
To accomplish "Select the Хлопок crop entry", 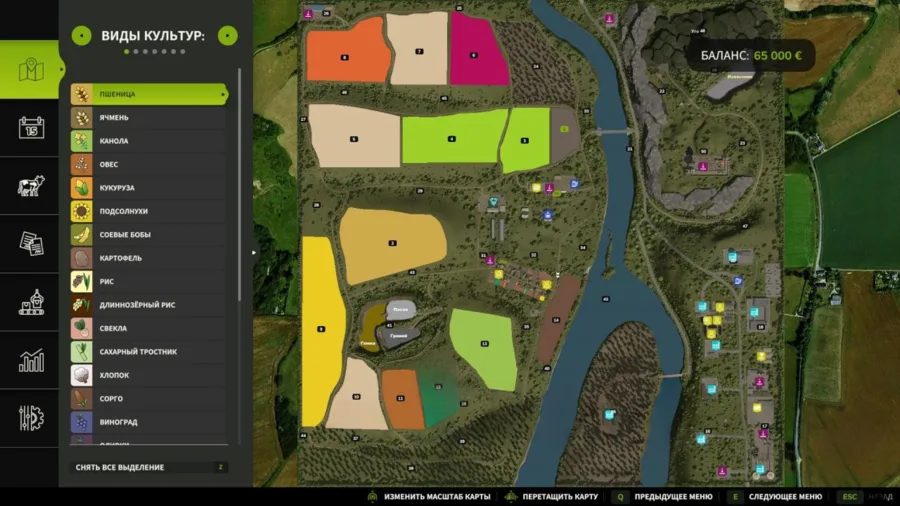I will point(150,375).
